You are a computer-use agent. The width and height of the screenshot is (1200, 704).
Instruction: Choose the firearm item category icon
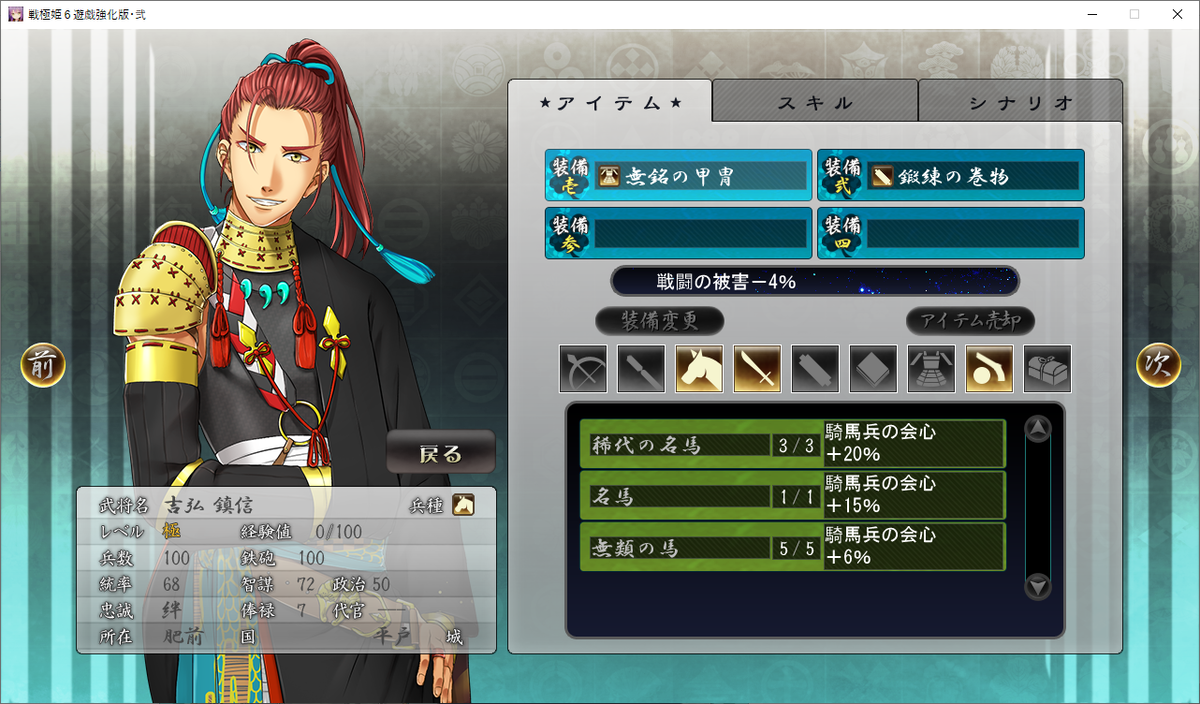pos(989,369)
